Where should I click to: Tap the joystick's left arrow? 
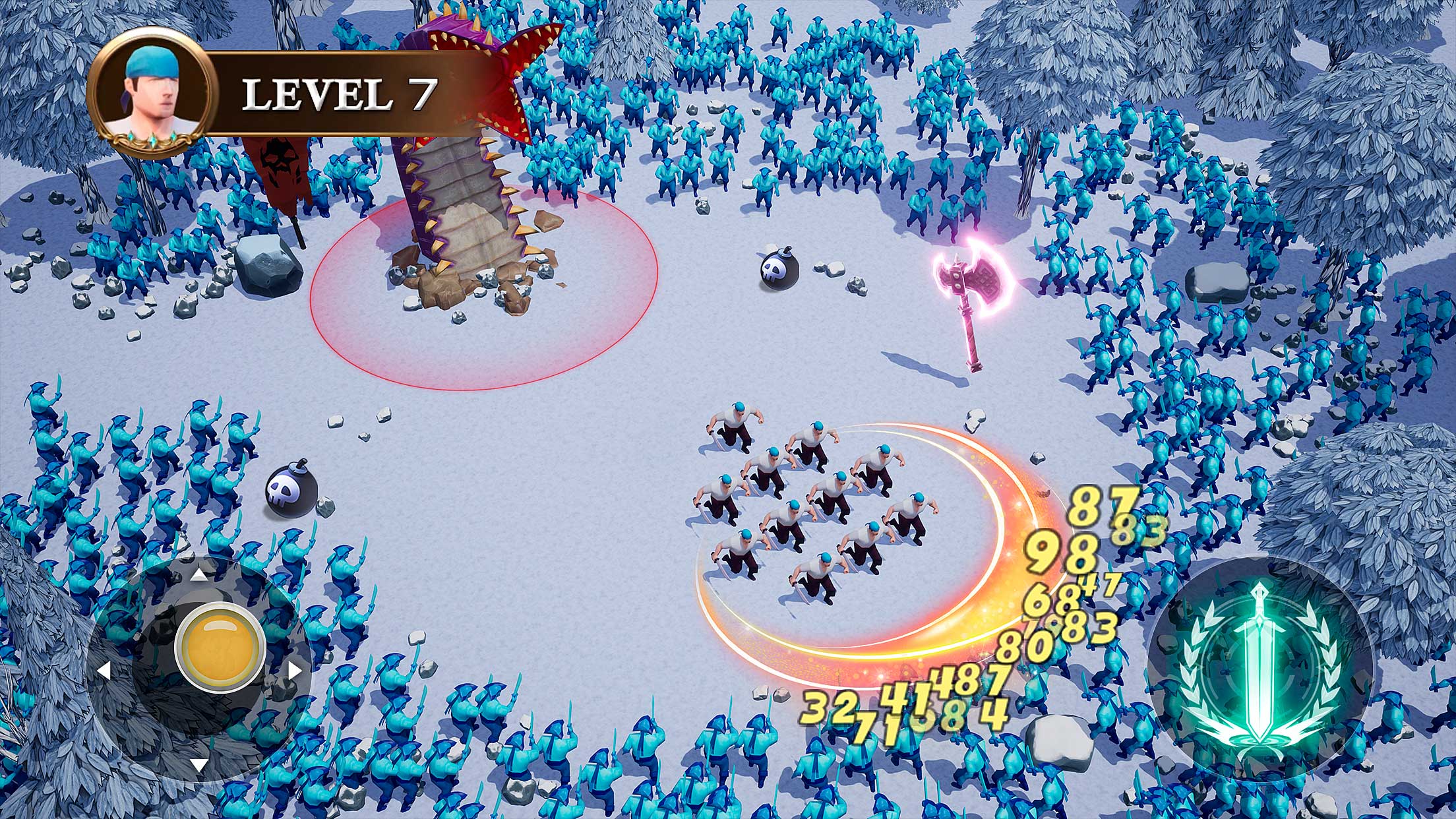(104, 671)
